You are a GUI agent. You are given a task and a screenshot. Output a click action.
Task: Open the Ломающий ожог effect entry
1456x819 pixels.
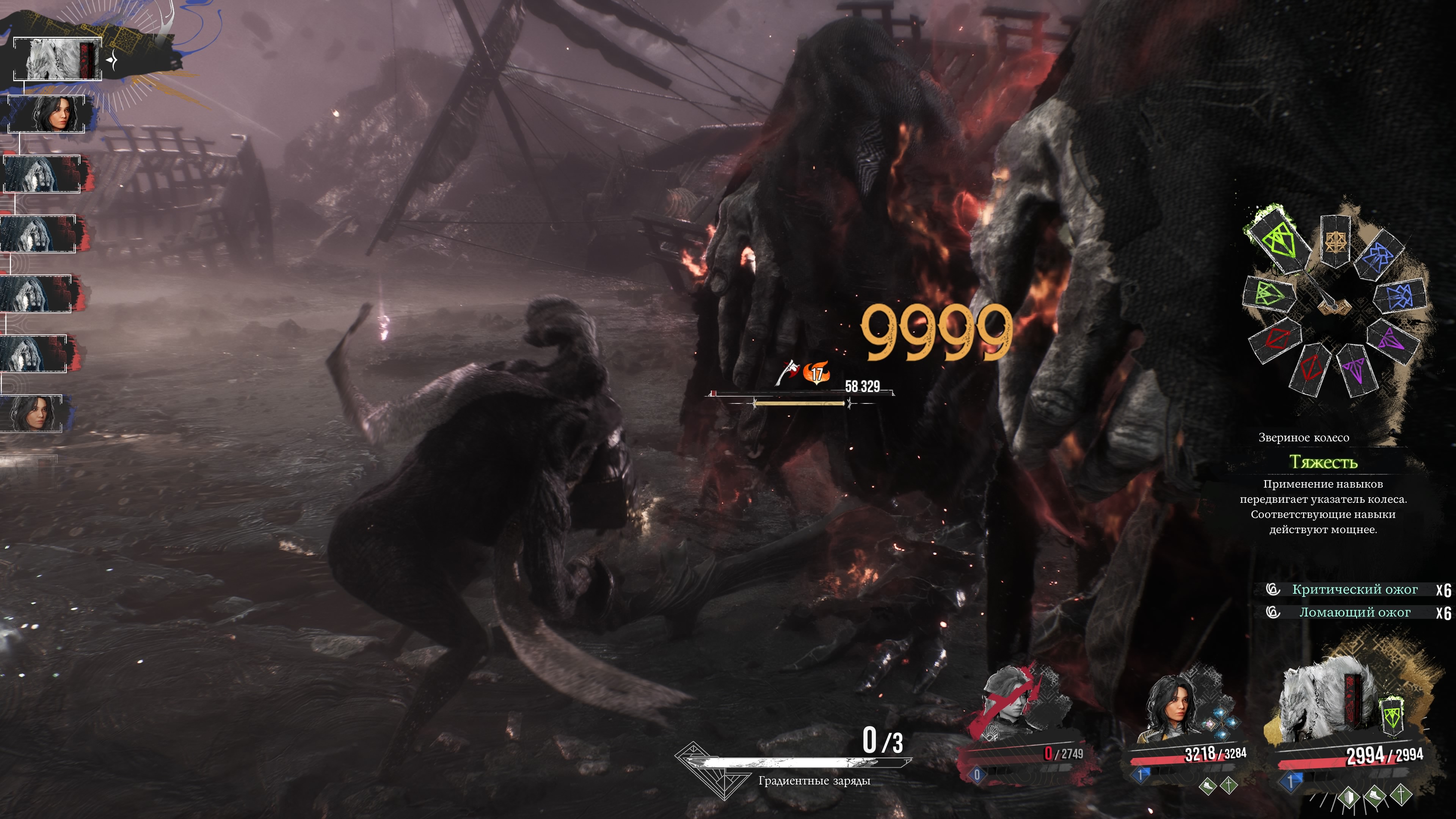tap(1354, 612)
